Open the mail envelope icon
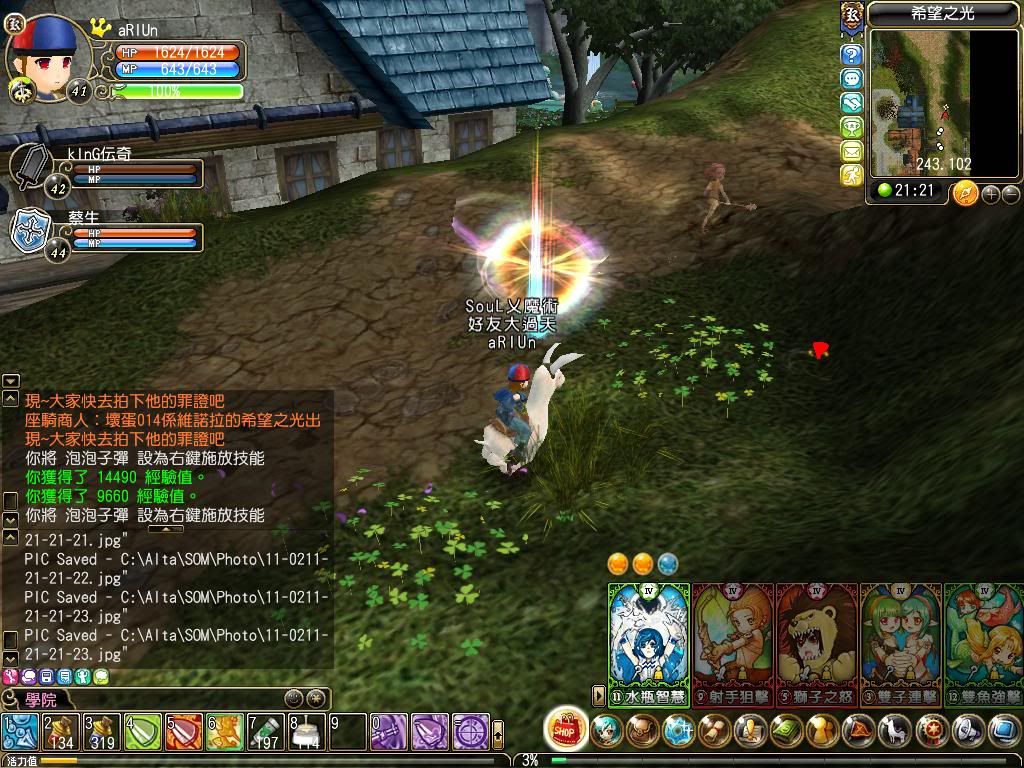The image size is (1024, 768). pos(851,151)
